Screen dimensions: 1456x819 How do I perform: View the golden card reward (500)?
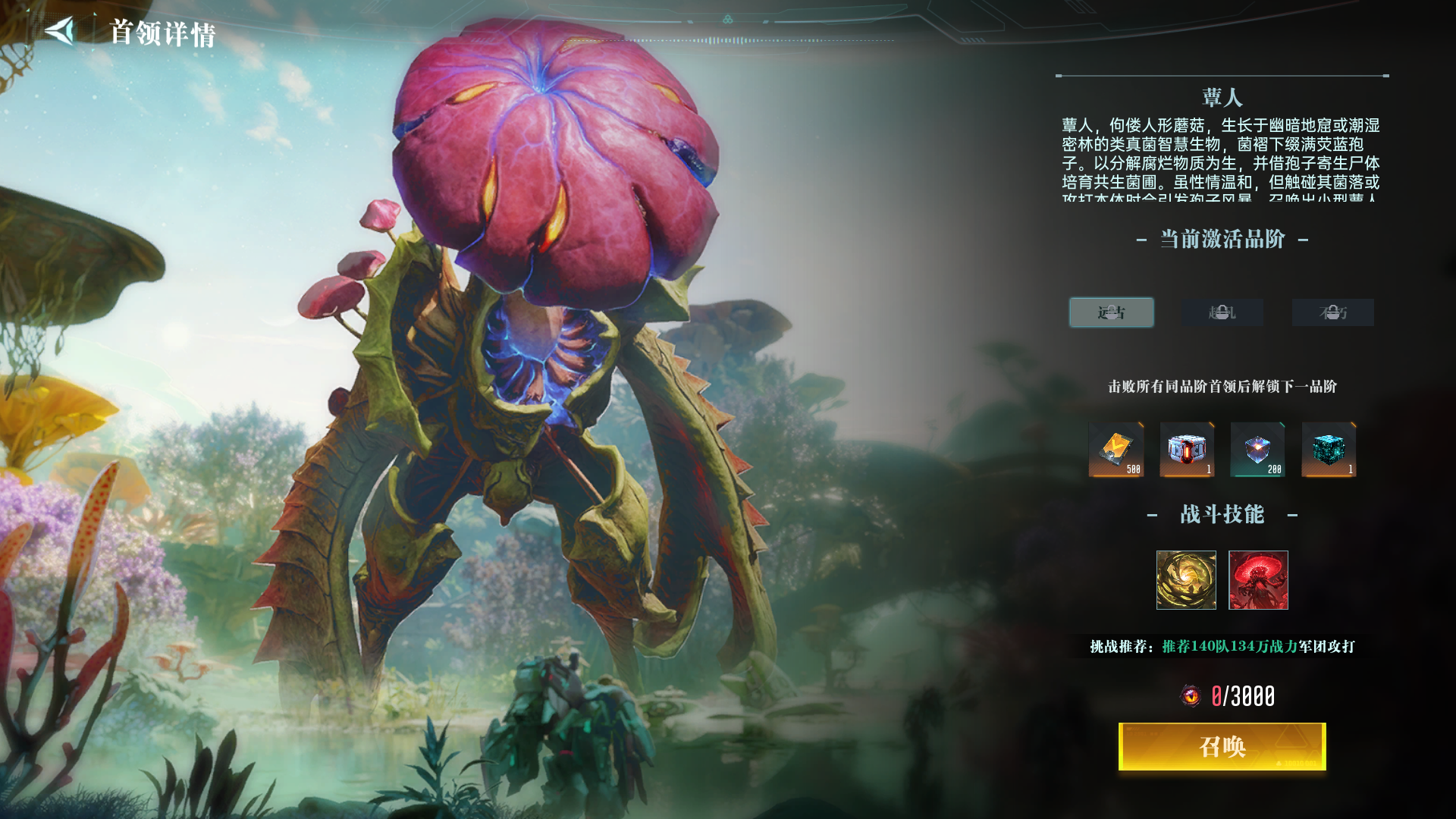click(1116, 450)
